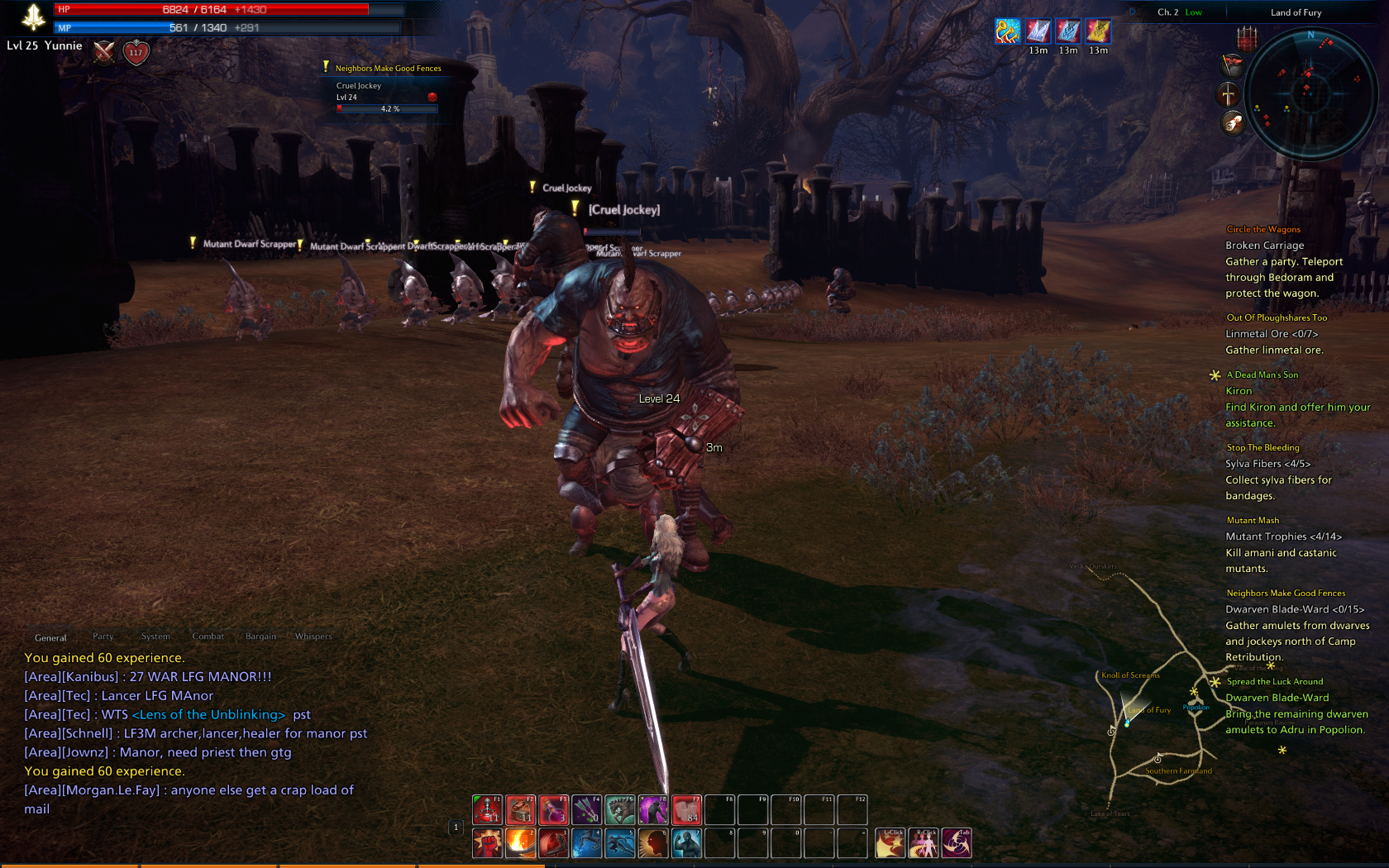This screenshot has height=868, width=1389.
Task: Summon the mount from the F5 slot
Action: click(x=620, y=808)
